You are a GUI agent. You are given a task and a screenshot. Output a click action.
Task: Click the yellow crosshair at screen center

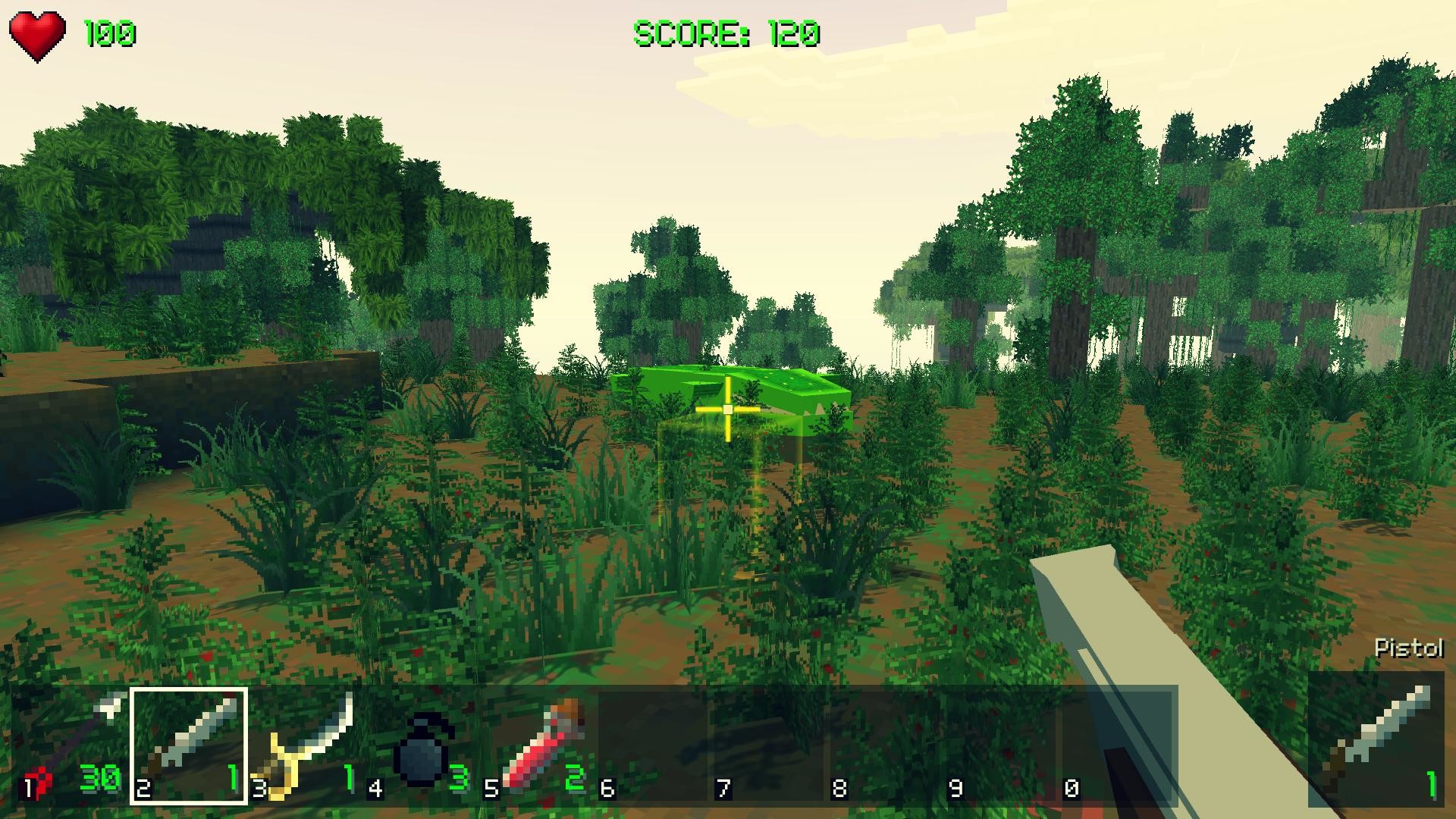[x=726, y=409]
